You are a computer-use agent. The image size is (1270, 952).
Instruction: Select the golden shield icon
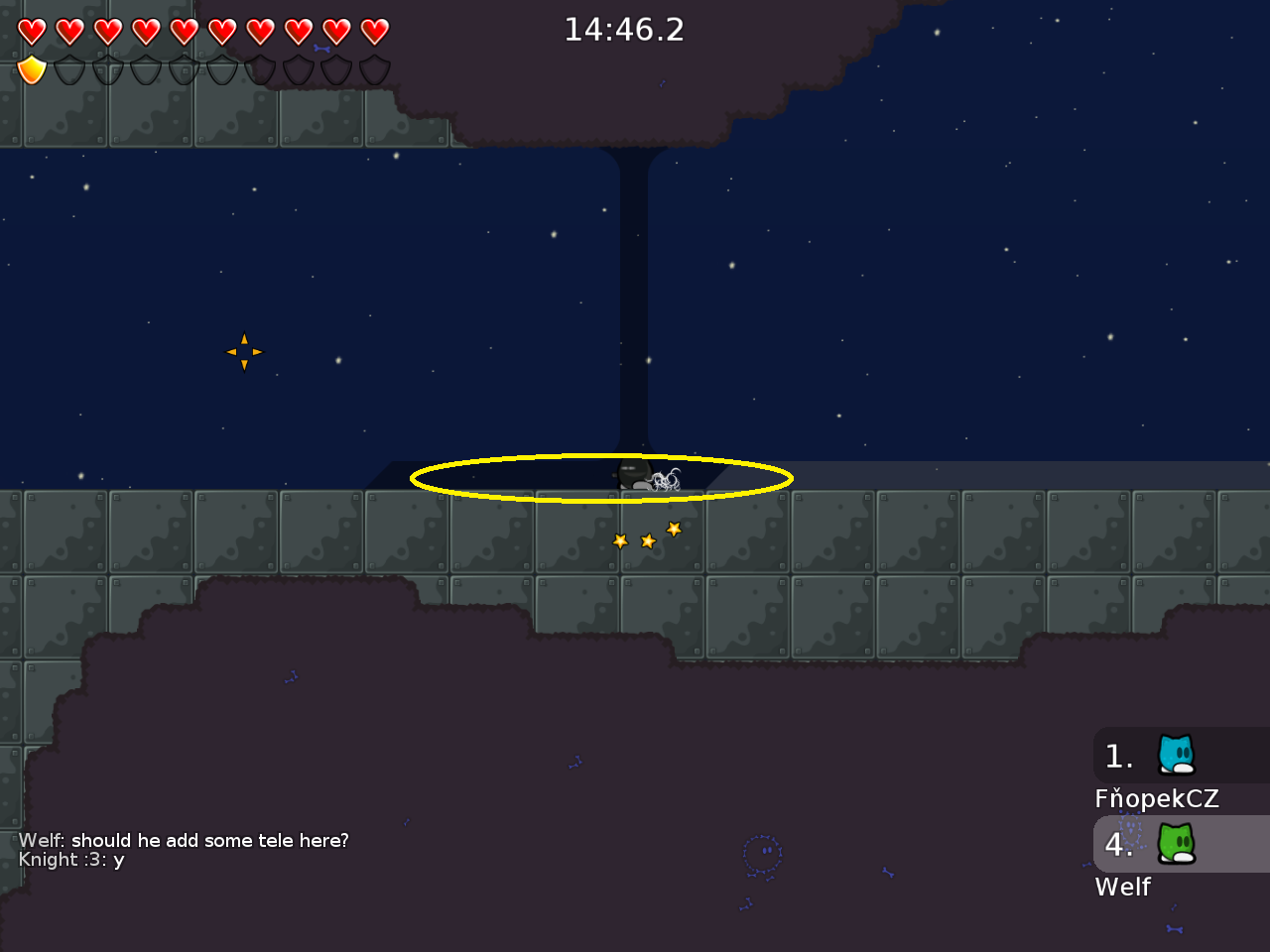click(32, 67)
